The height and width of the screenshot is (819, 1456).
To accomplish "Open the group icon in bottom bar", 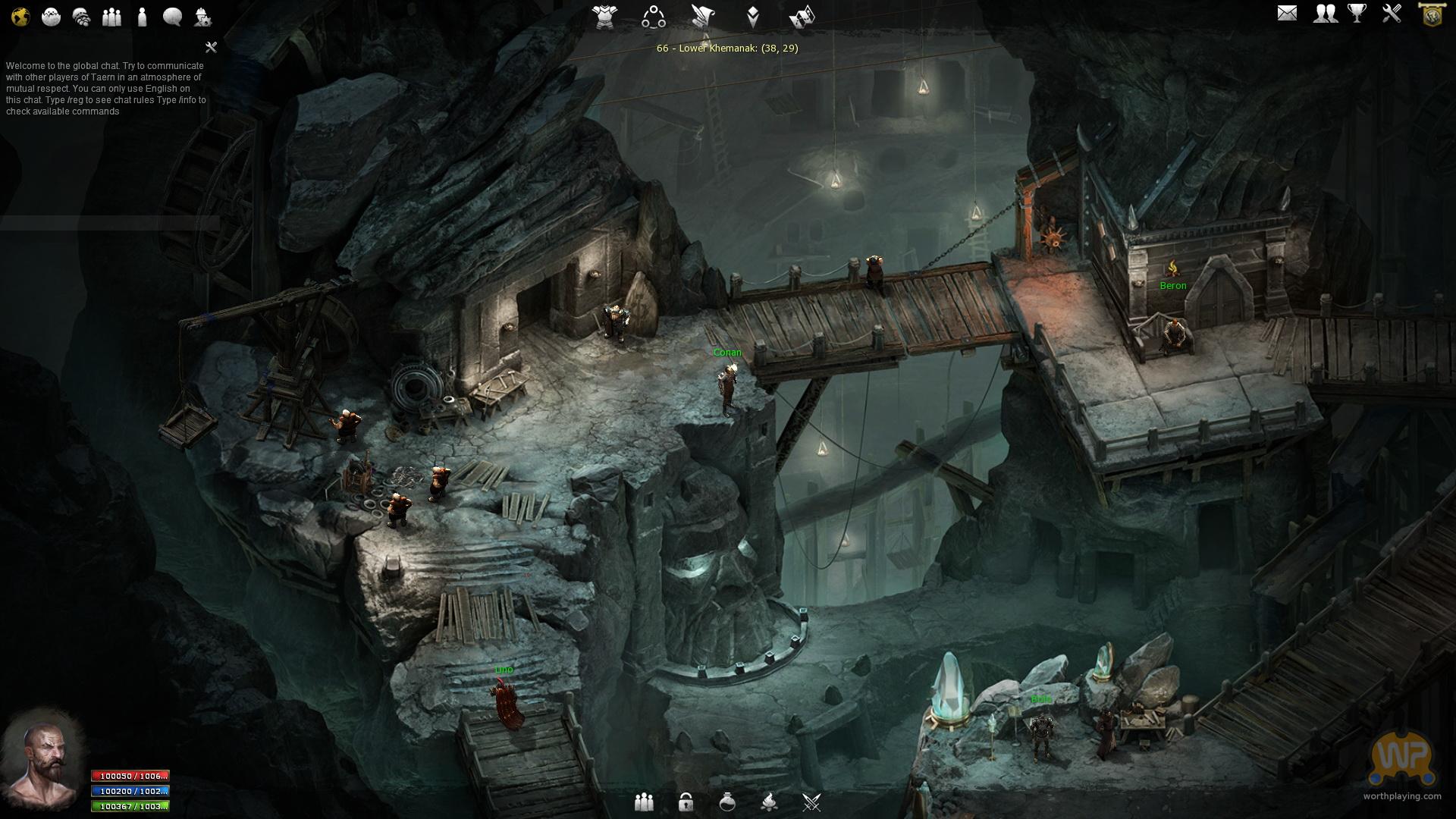I will [644, 802].
